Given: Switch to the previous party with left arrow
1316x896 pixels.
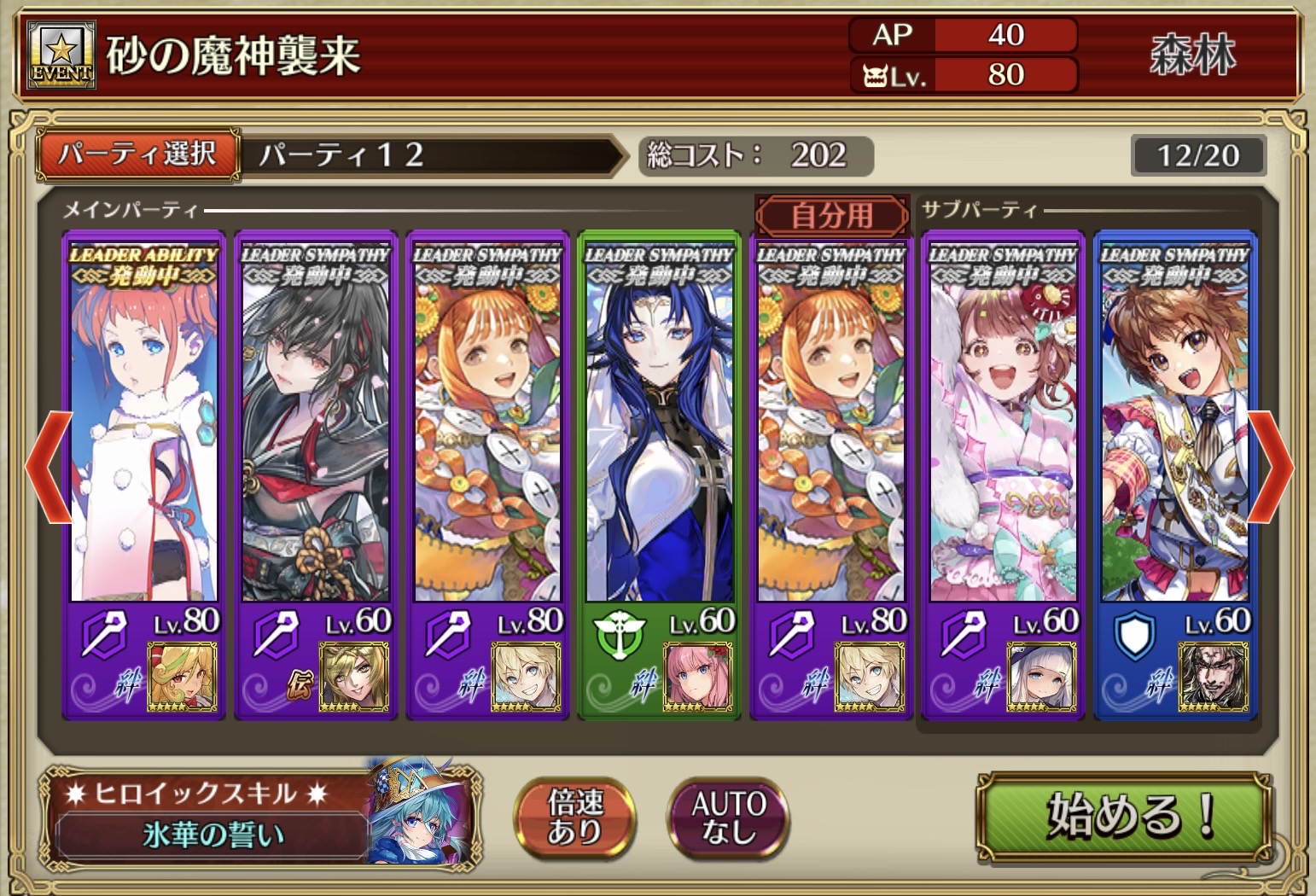Looking at the screenshot, I should click(48, 467).
